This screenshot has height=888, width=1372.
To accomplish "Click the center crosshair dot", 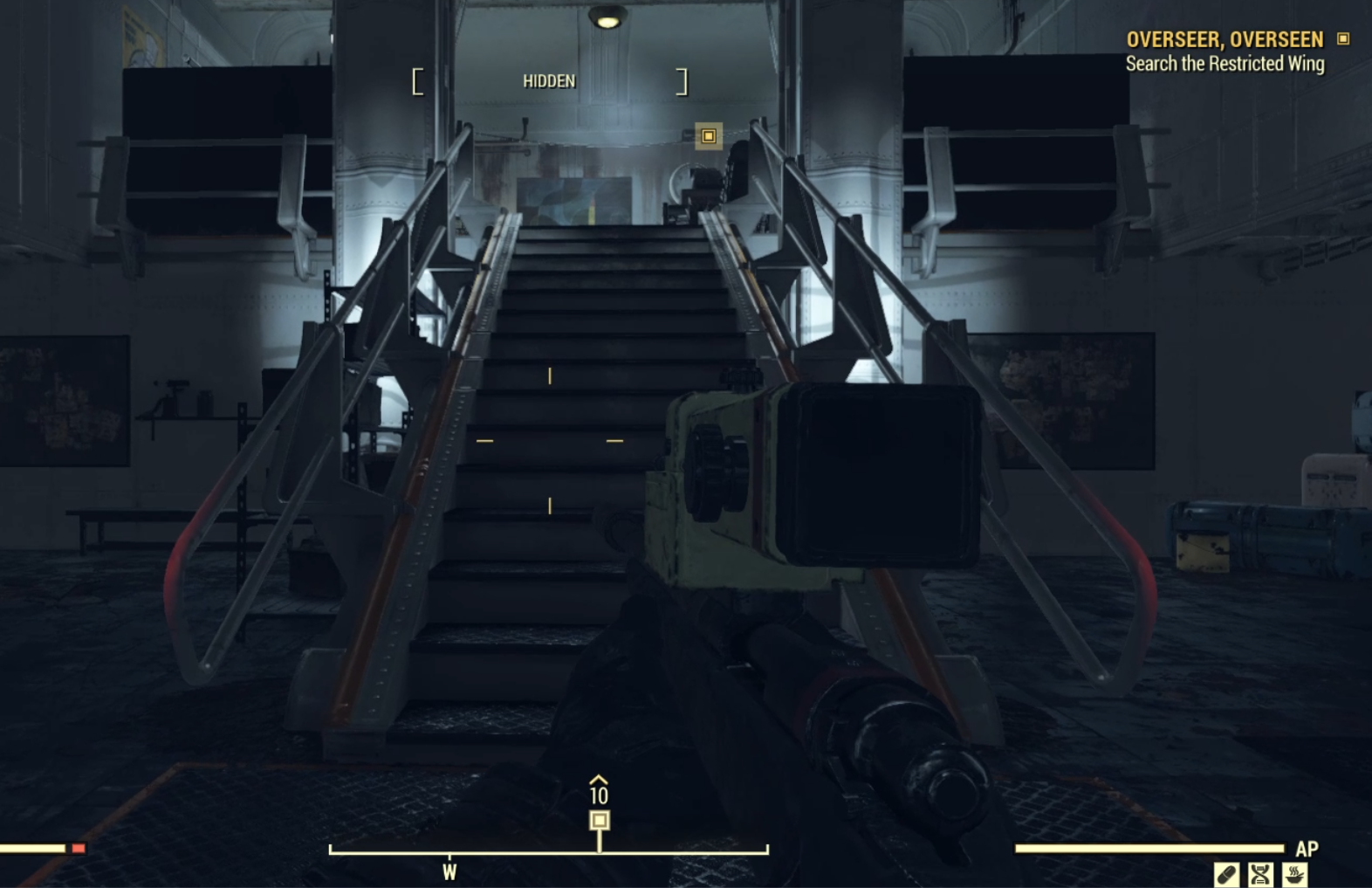I will pos(550,442).
